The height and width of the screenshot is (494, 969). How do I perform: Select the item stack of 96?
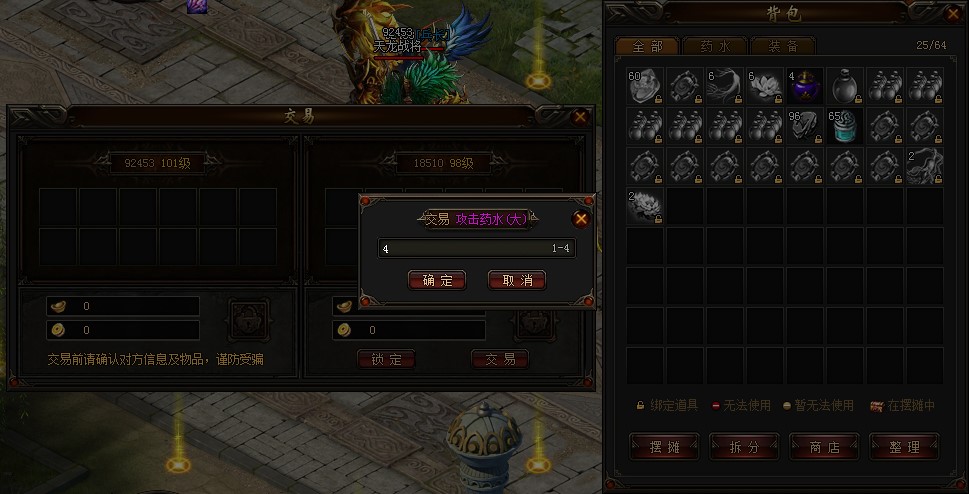point(805,126)
